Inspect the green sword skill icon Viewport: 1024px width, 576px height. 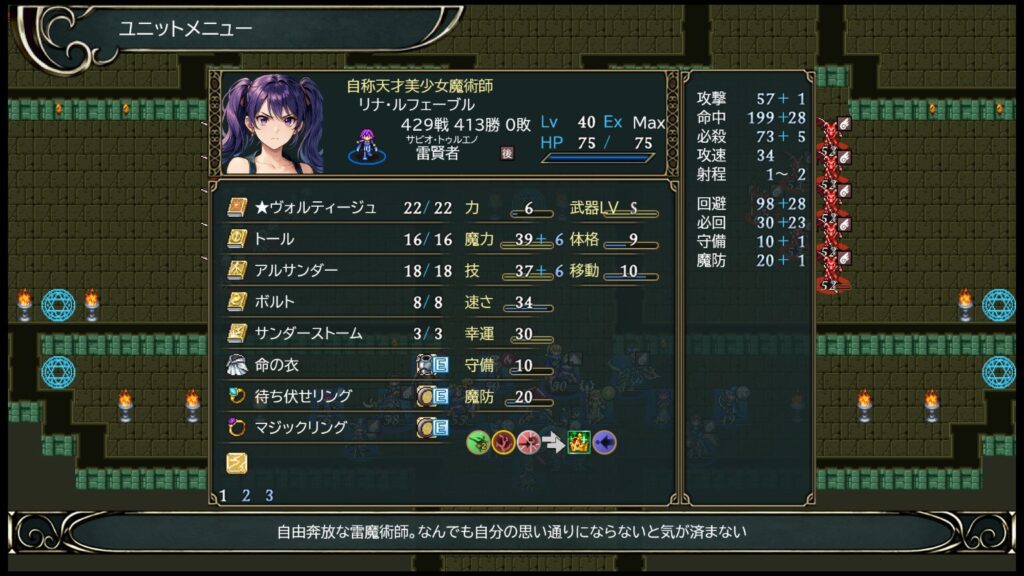click(478, 442)
